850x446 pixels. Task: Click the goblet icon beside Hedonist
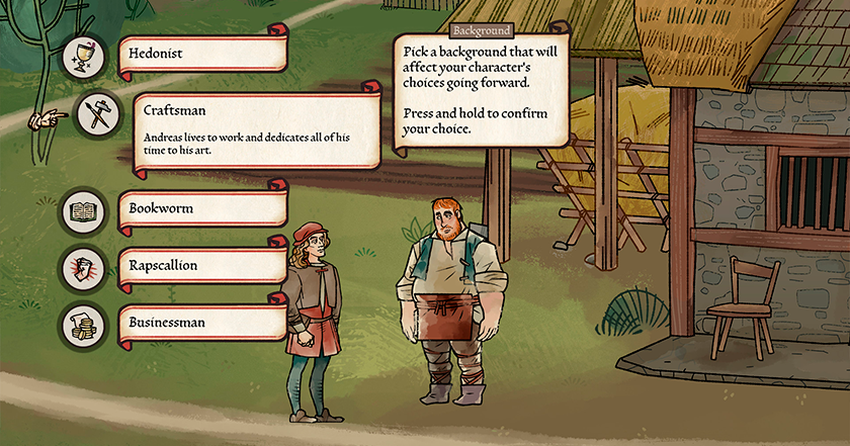click(x=82, y=57)
